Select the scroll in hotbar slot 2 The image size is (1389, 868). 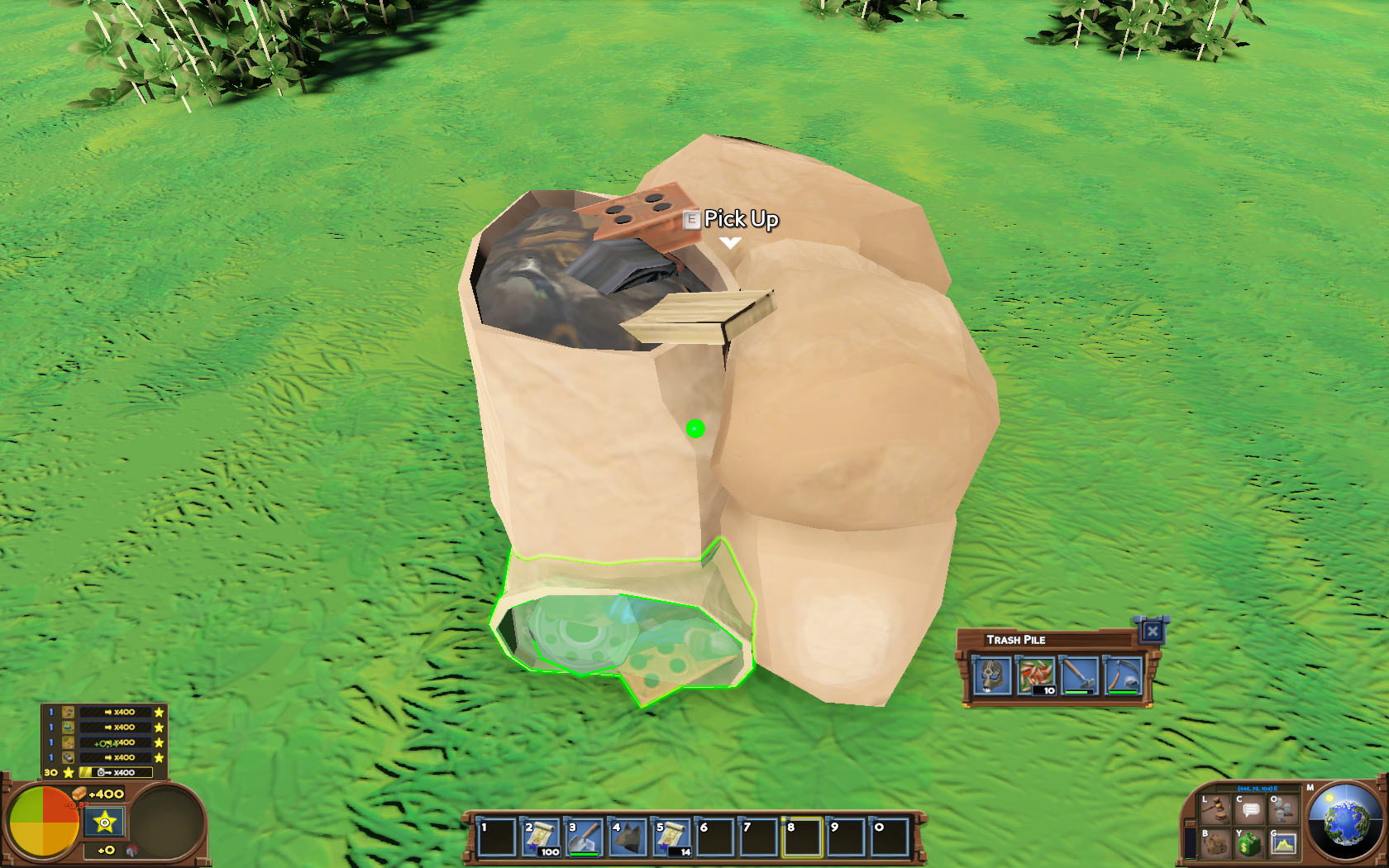click(x=542, y=837)
